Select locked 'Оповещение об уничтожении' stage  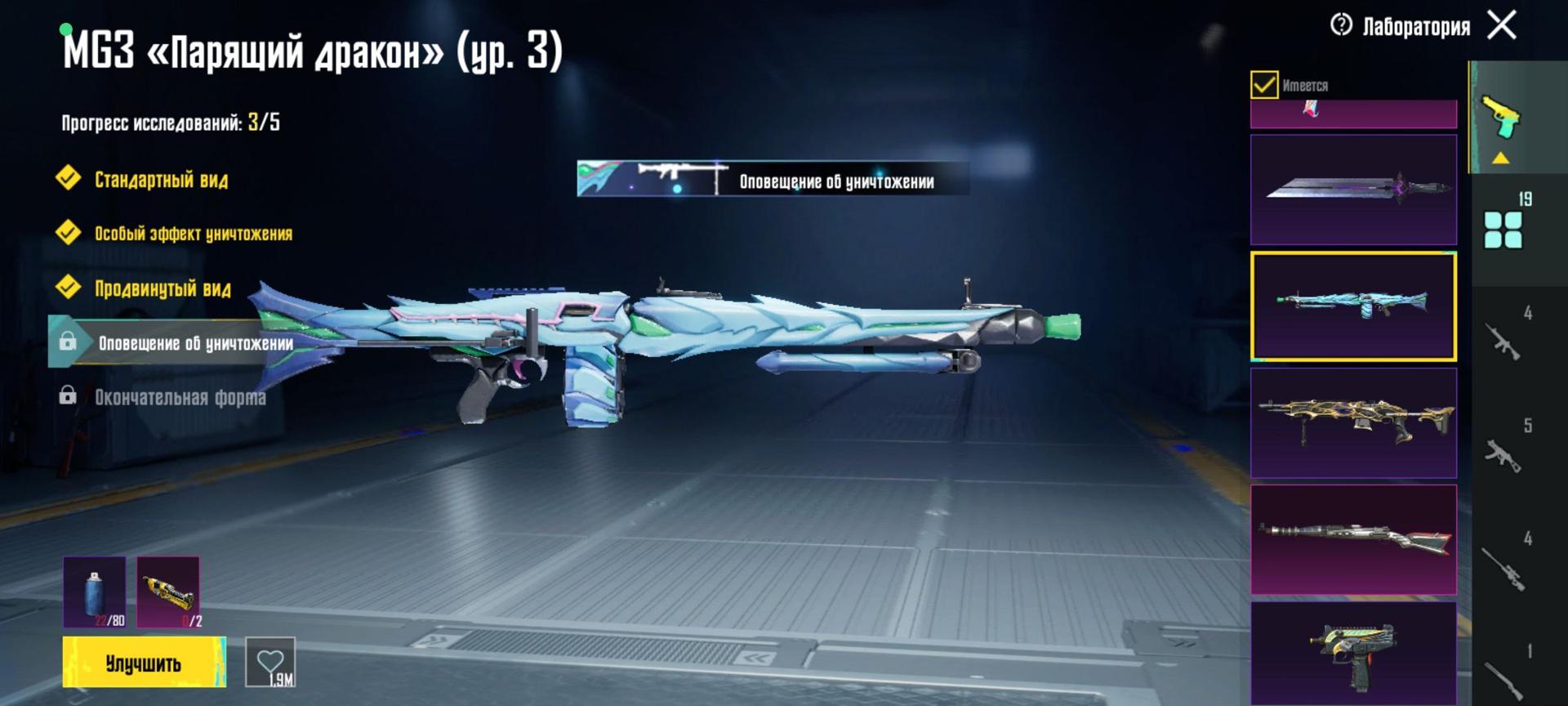tap(194, 343)
